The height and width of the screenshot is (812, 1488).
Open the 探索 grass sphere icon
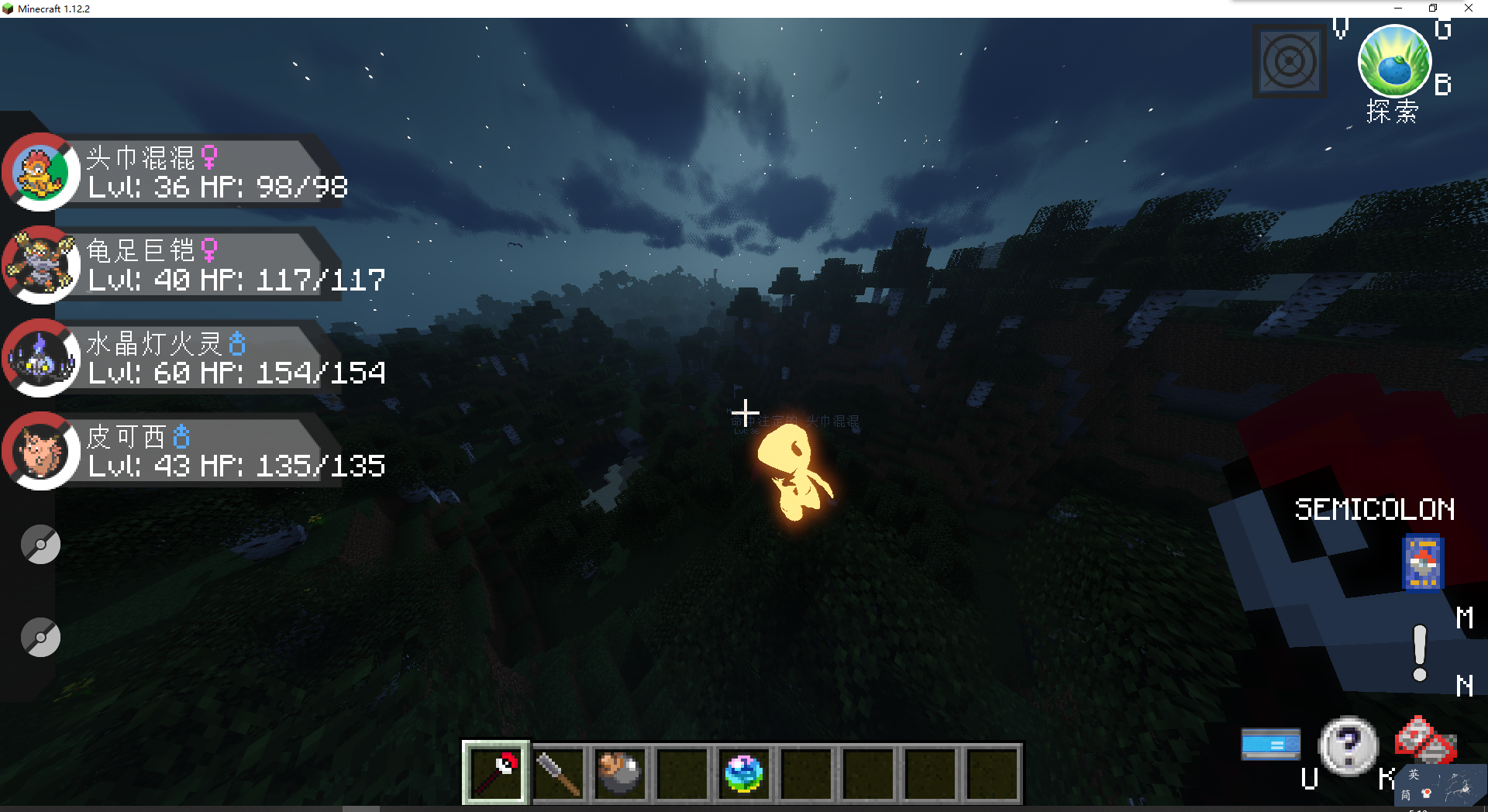[1393, 62]
